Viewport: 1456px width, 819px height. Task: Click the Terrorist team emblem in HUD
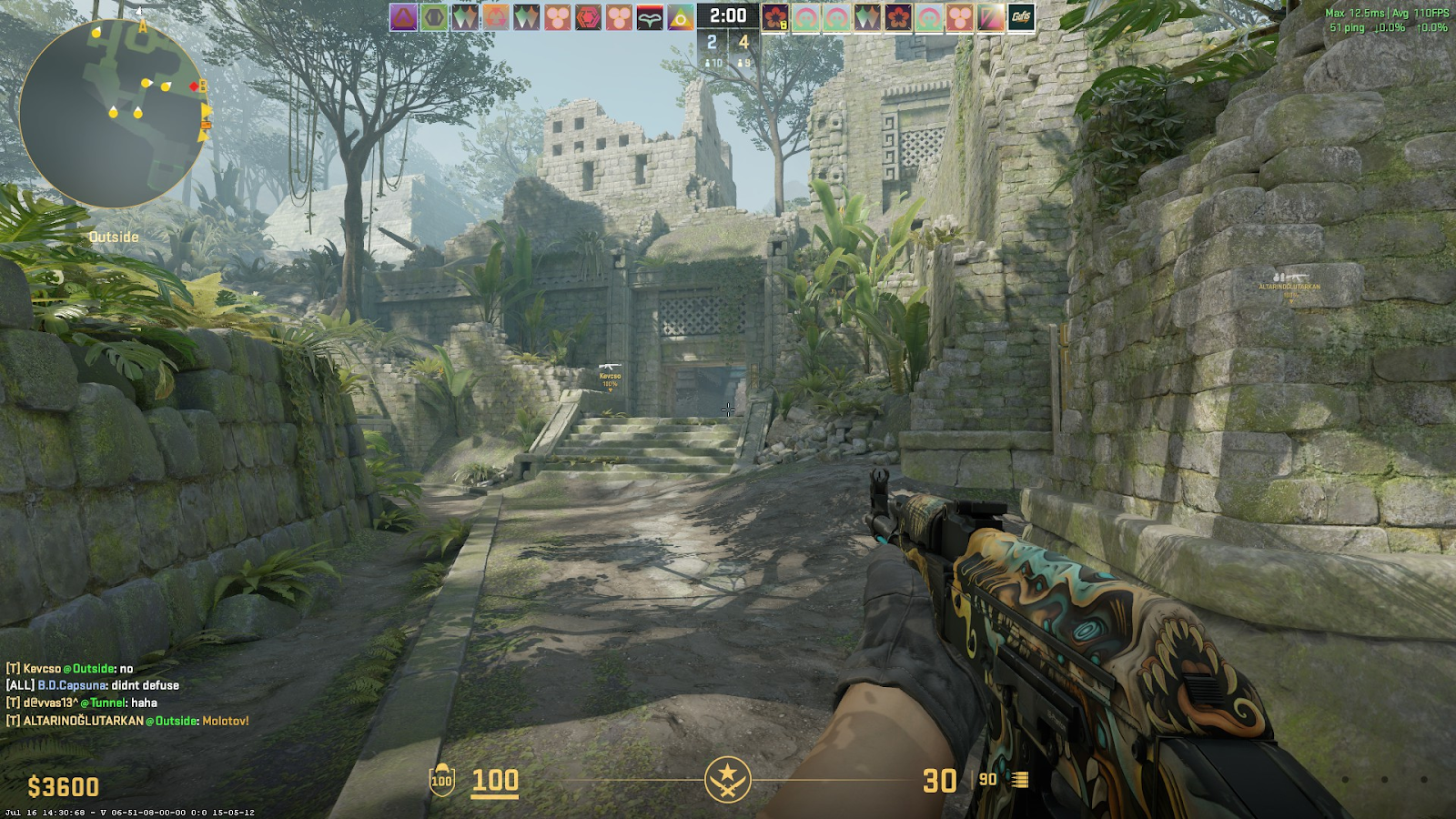pos(728,780)
